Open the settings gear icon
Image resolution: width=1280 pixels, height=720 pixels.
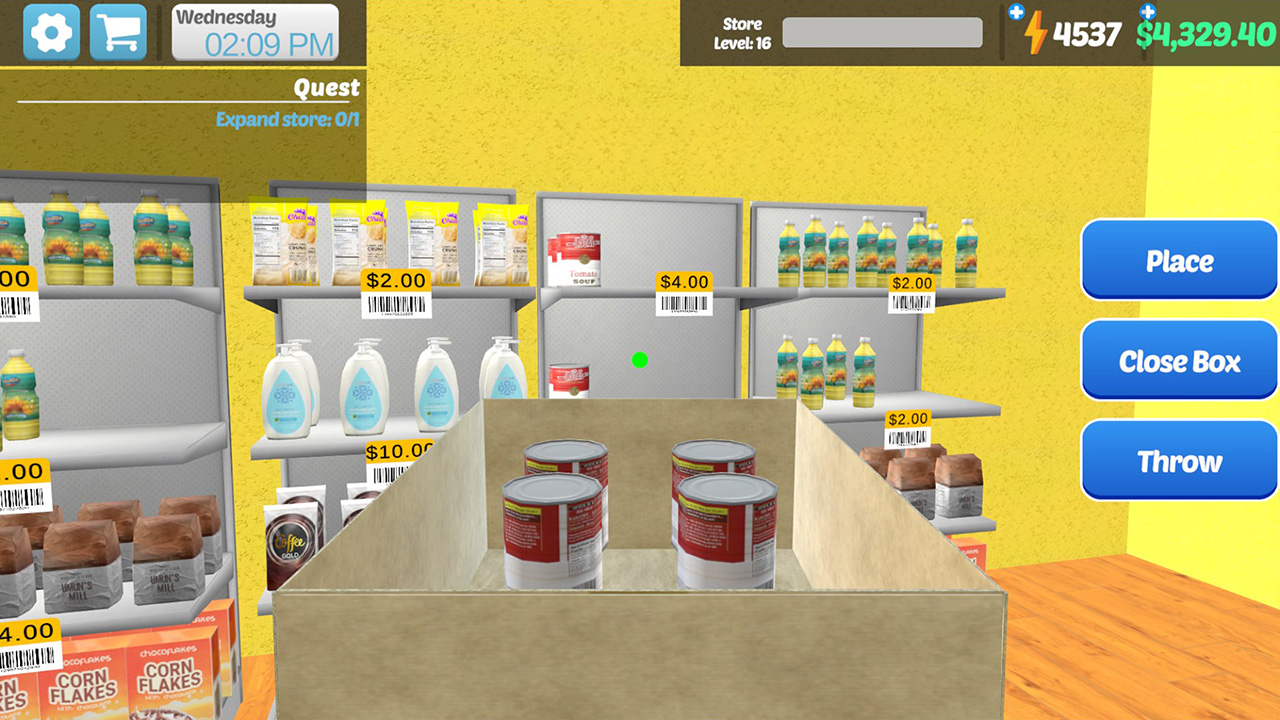coord(51,31)
